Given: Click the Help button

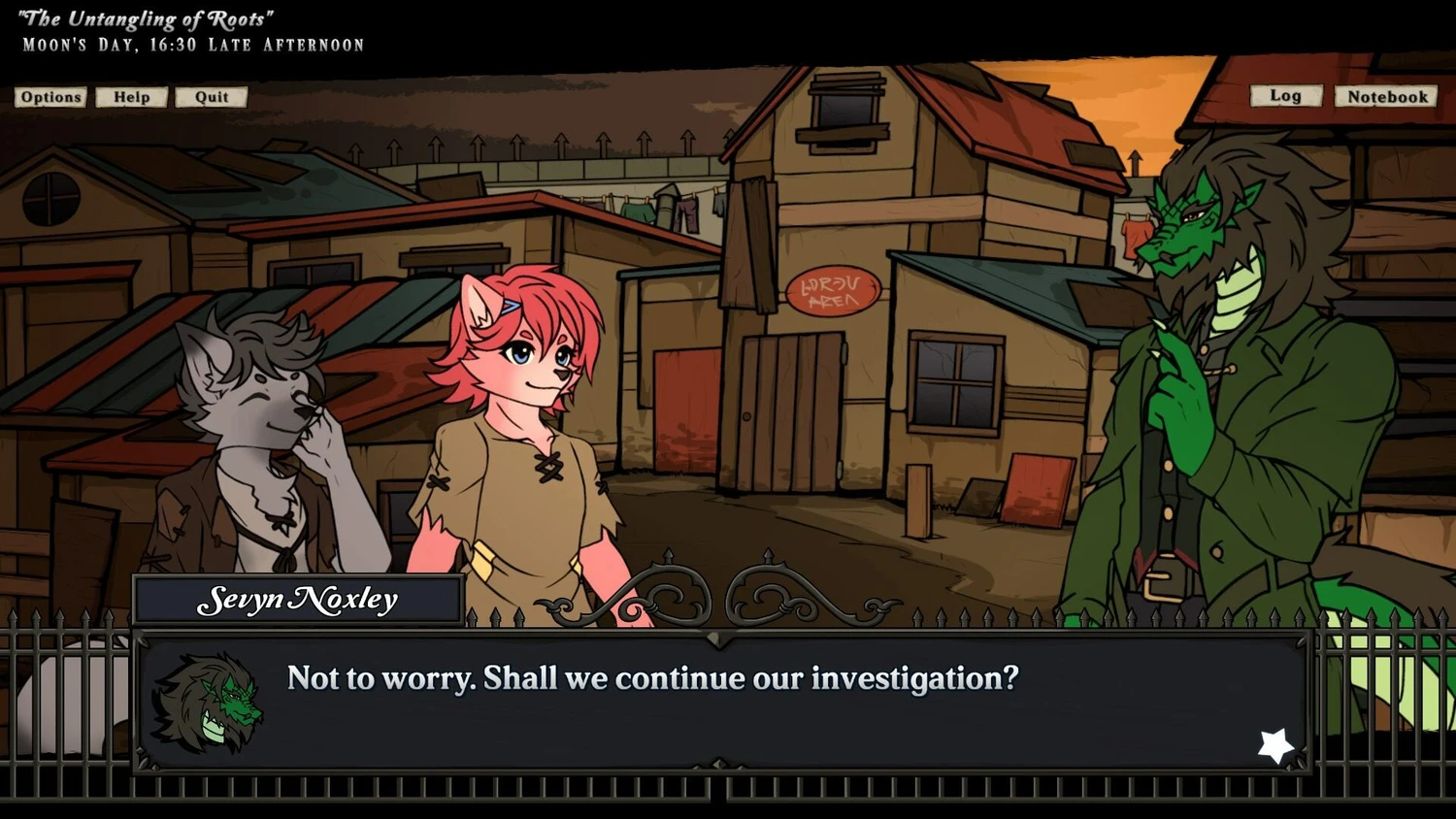Looking at the screenshot, I should (x=131, y=97).
